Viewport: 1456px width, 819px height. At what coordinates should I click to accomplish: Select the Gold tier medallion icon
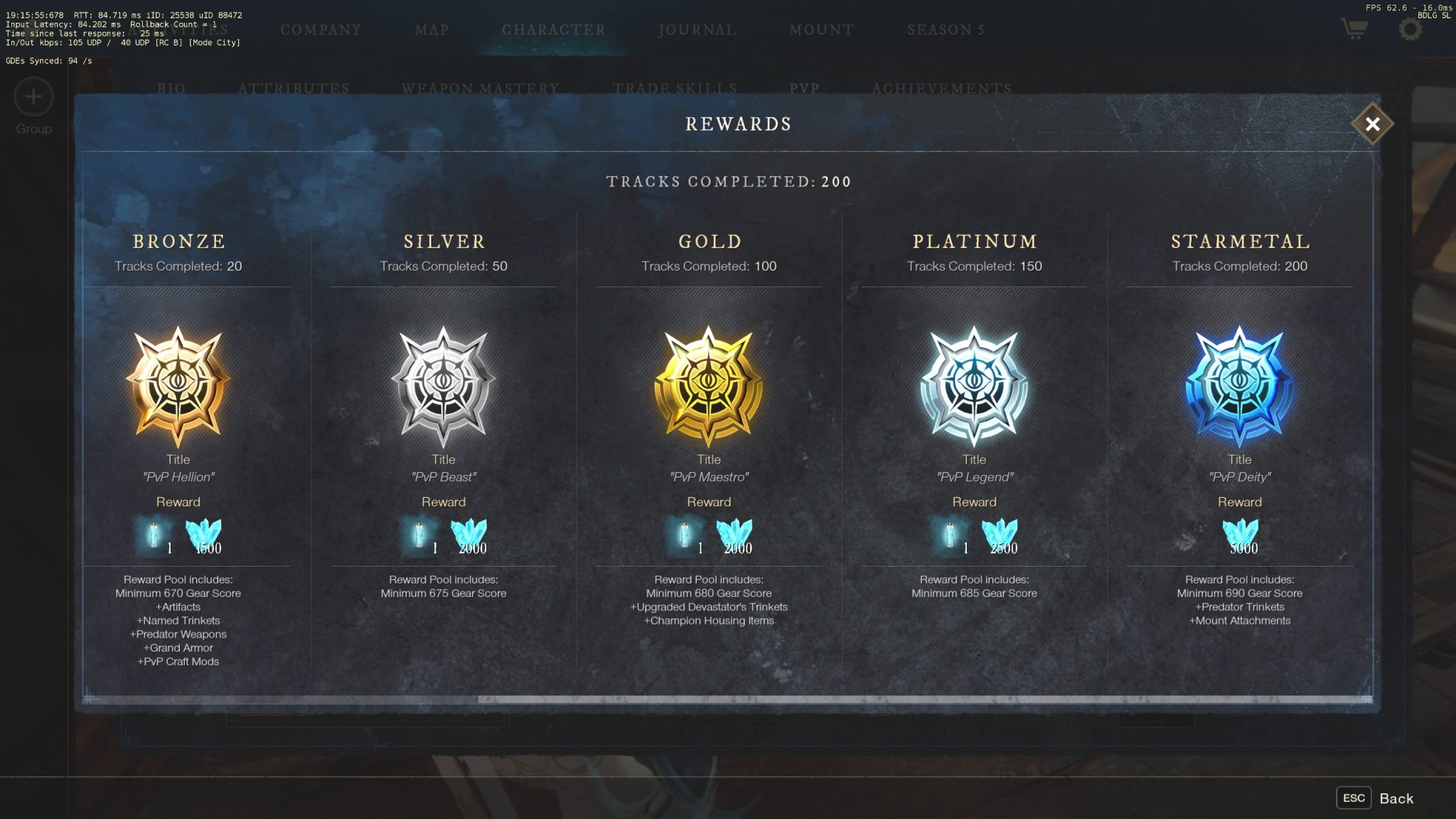(x=708, y=384)
